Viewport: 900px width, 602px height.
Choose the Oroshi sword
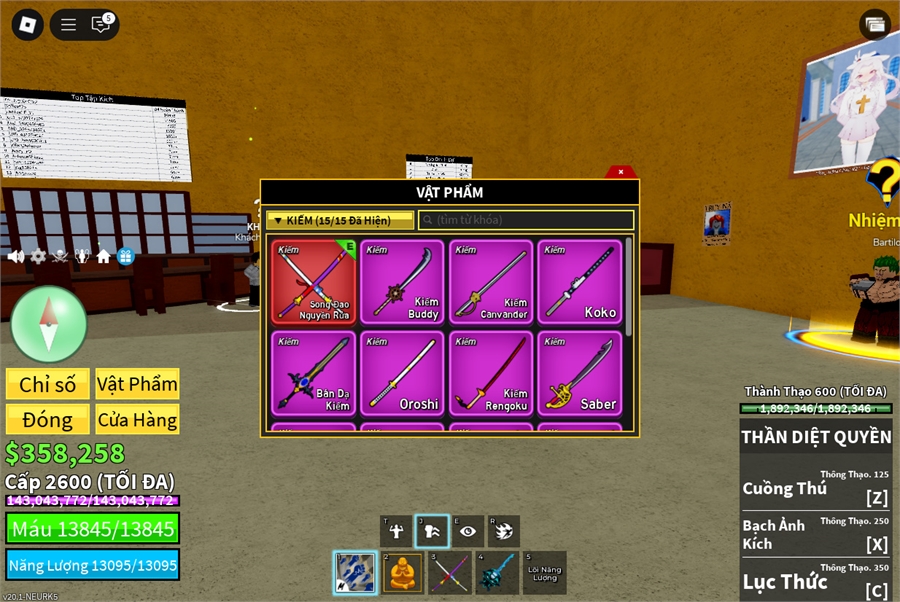click(402, 373)
